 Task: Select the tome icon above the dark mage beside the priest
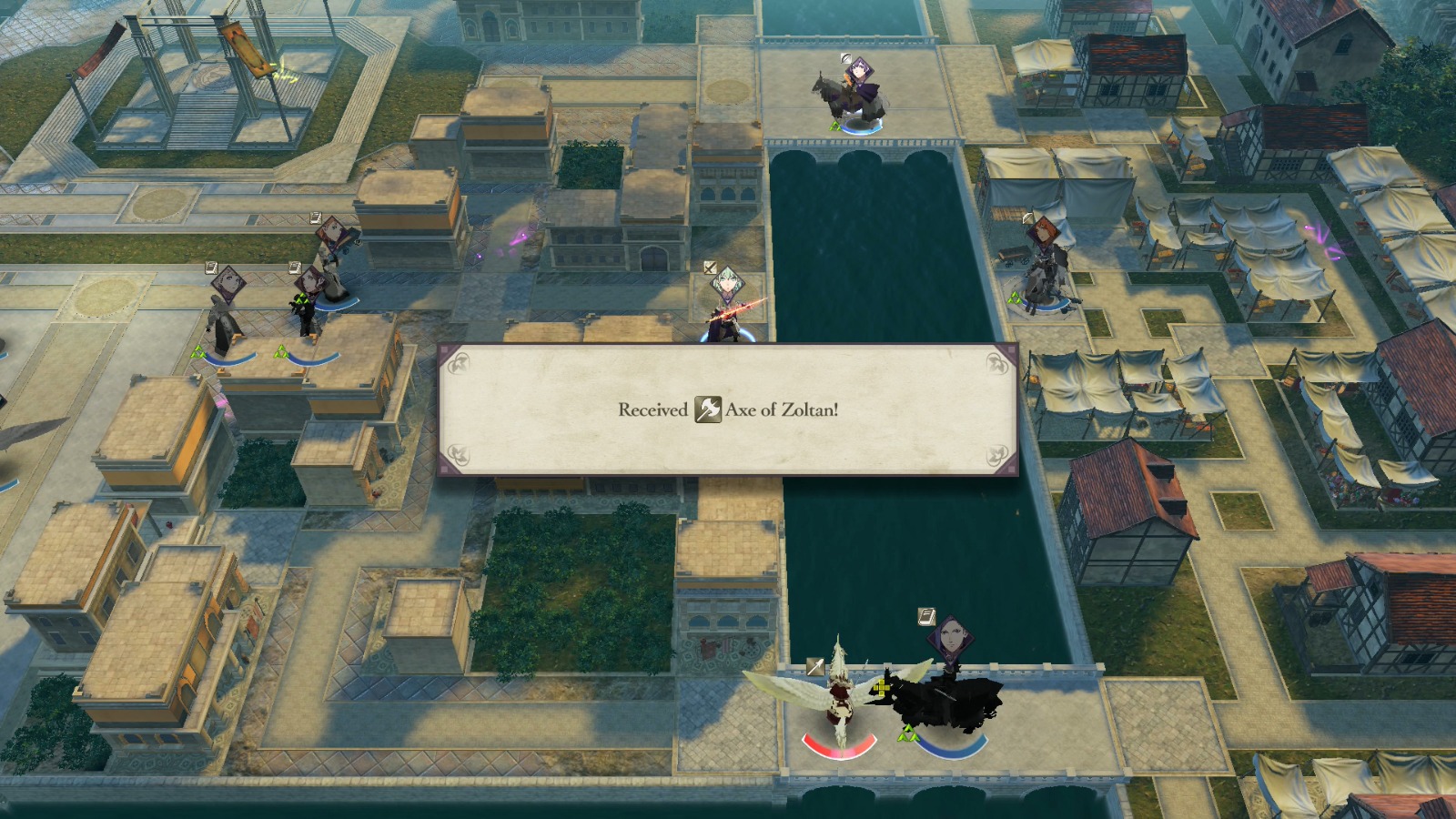click(294, 266)
